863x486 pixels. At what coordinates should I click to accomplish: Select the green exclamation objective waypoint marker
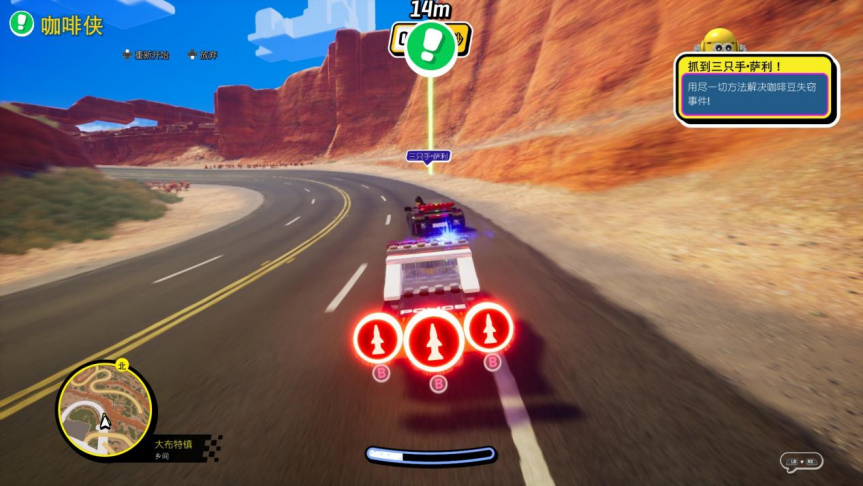point(431,46)
